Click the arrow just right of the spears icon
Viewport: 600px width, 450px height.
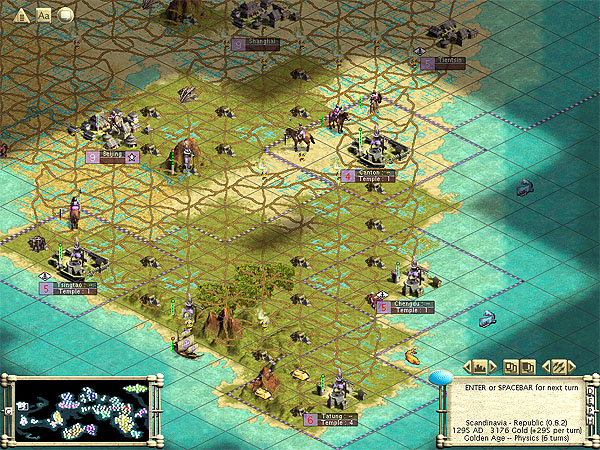point(573,367)
